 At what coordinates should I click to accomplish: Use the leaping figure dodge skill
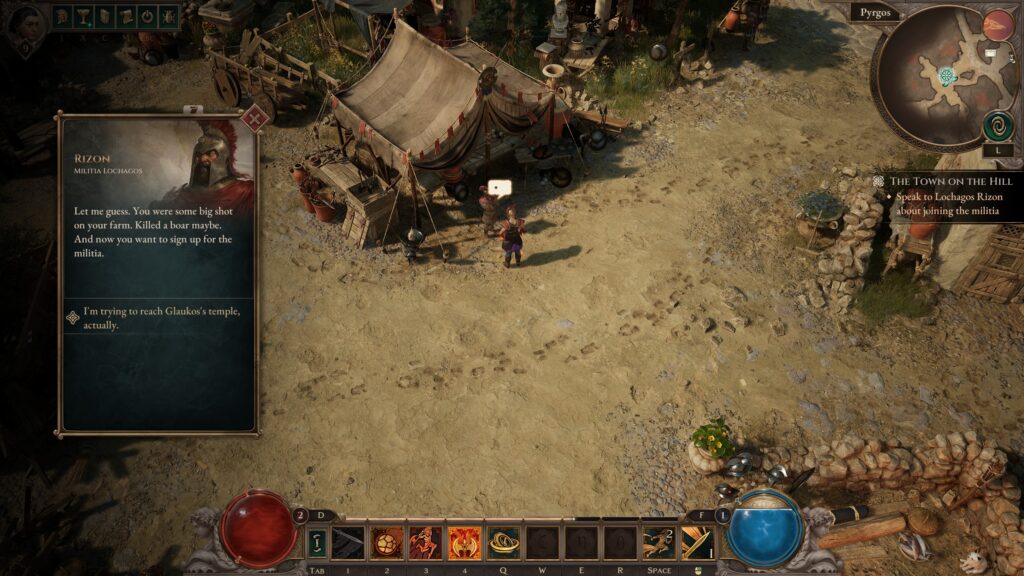(x=658, y=542)
